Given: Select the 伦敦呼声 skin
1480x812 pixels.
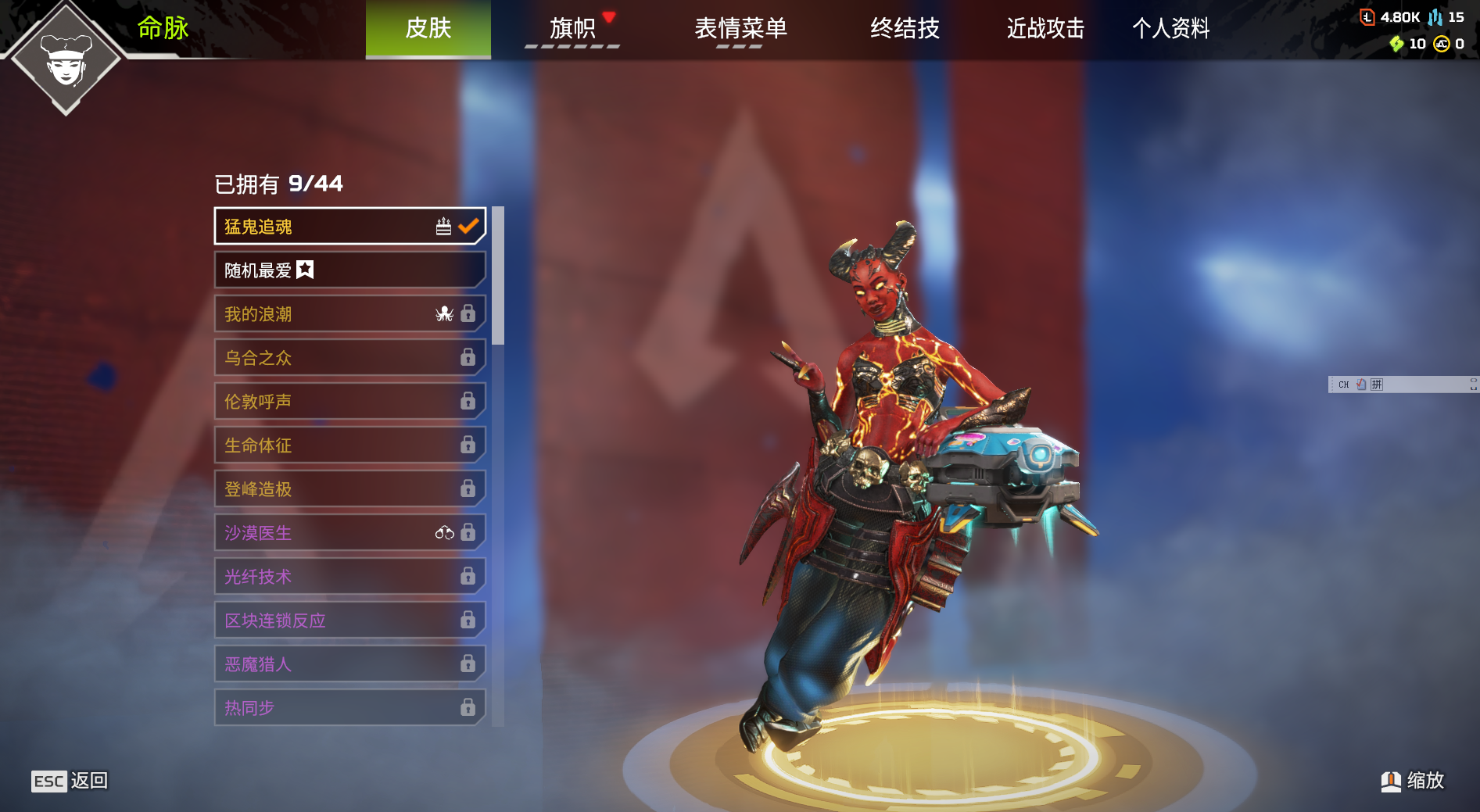Looking at the screenshot, I should point(349,402).
